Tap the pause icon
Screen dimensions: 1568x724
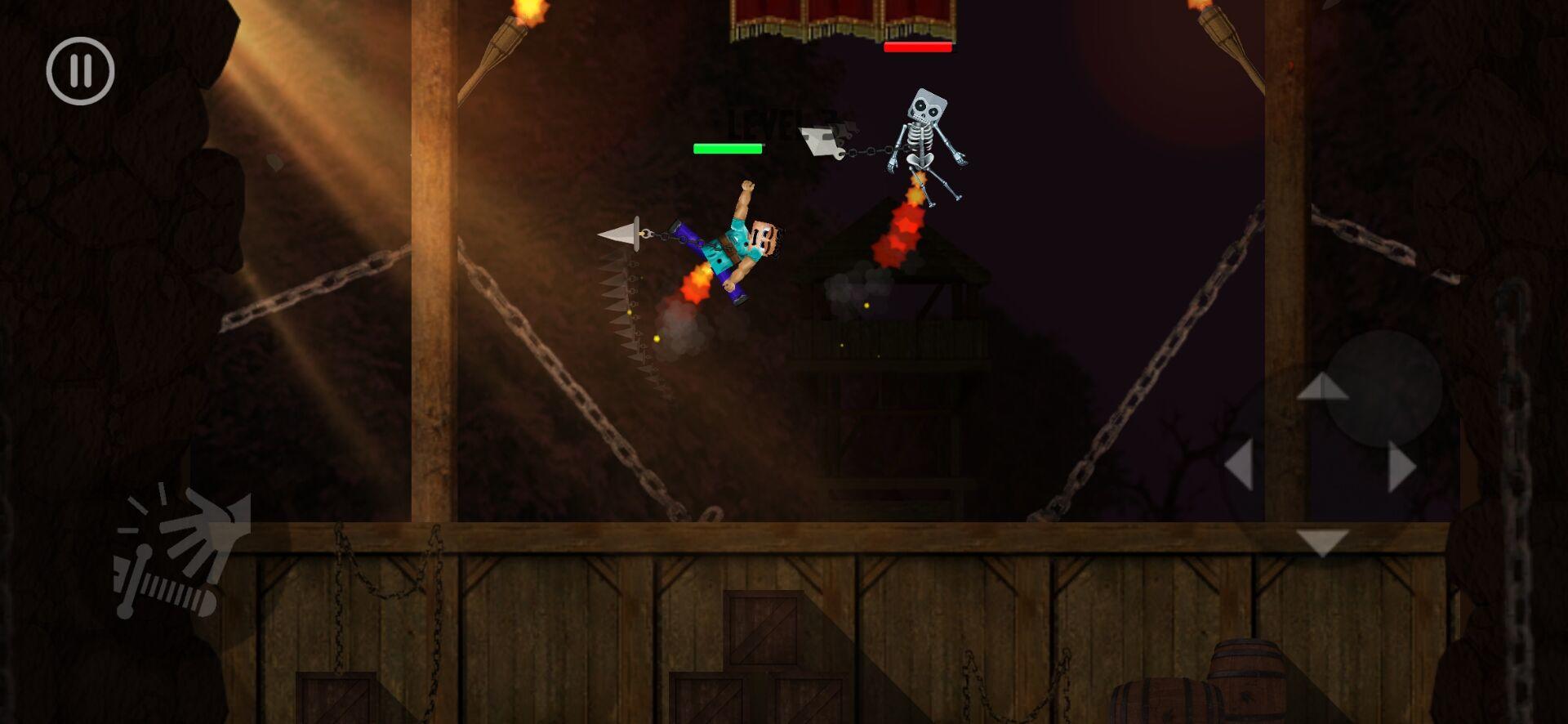tap(79, 70)
